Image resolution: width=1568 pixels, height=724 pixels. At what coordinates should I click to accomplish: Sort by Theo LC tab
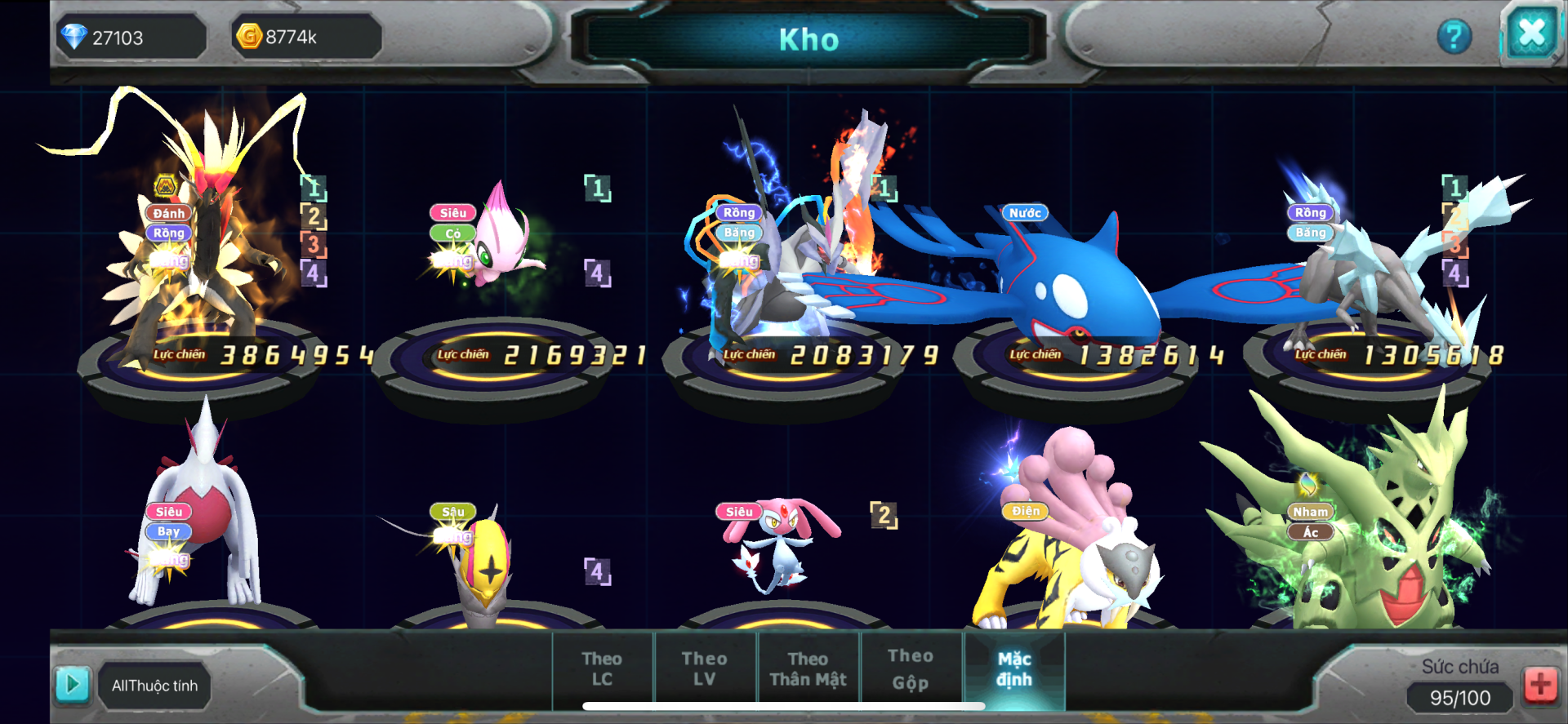(x=602, y=668)
